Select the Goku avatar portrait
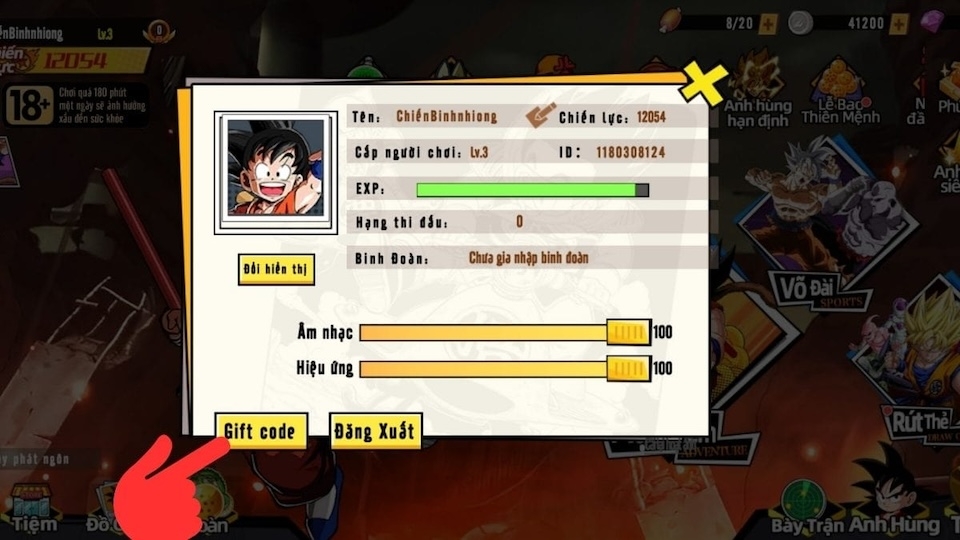The width and height of the screenshot is (960, 540). tap(276, 168)
